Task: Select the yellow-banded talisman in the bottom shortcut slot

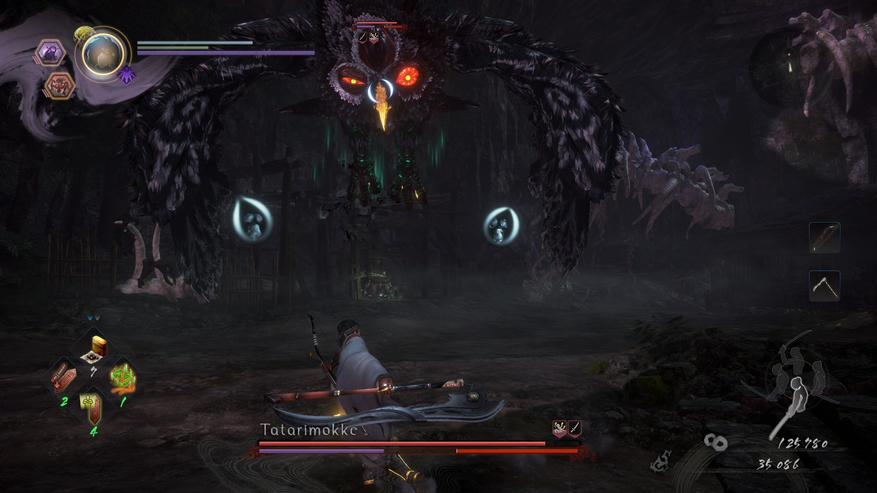Action: click(92, 407)
